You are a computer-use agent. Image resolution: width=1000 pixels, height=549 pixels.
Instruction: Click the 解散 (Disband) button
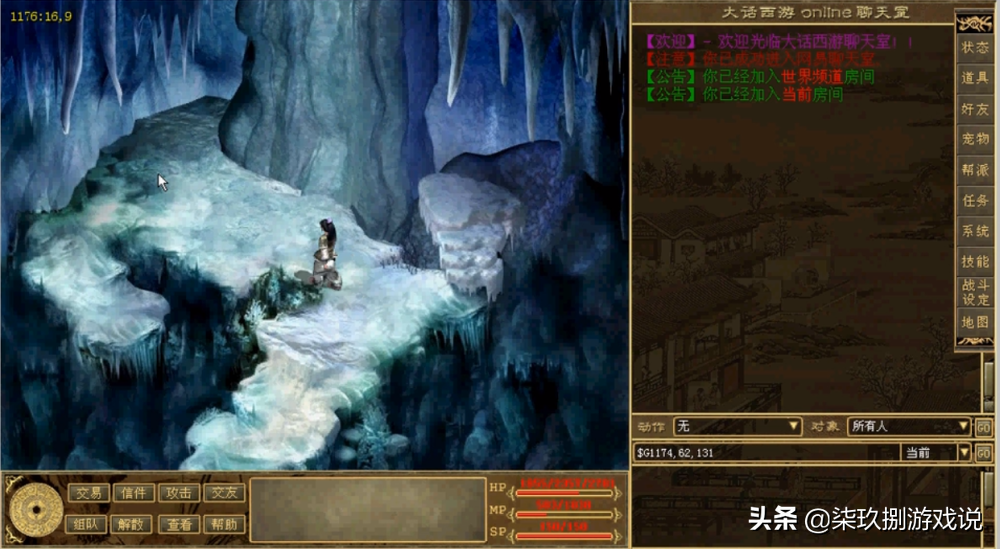[134, 524]
